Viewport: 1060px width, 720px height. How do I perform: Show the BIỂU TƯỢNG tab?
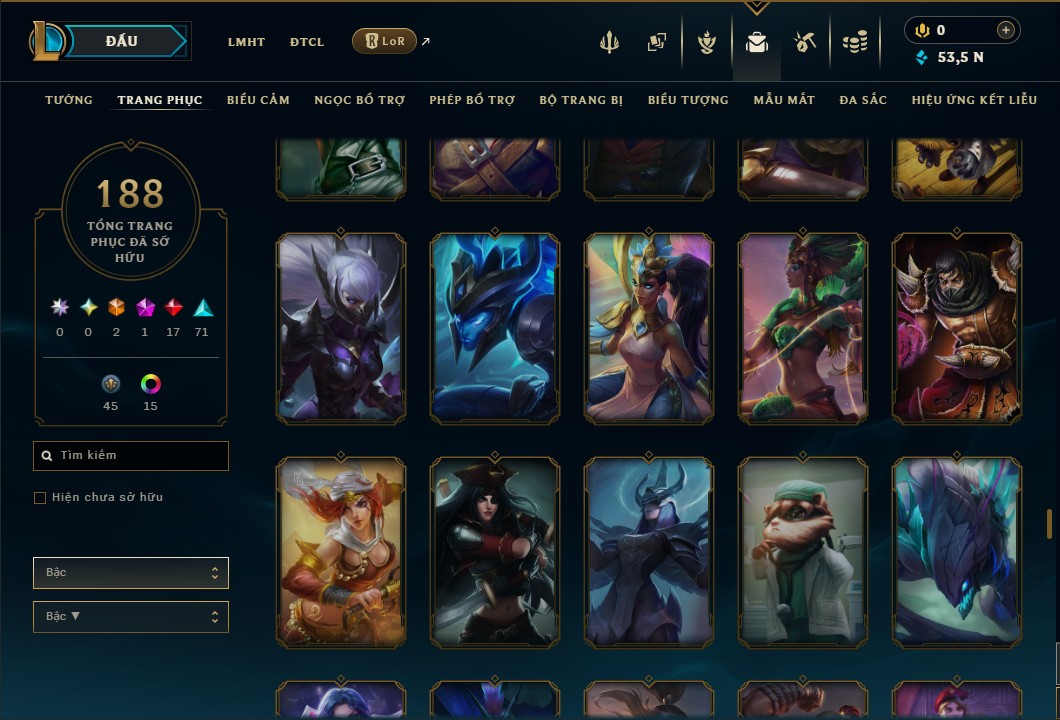[688, 100]
